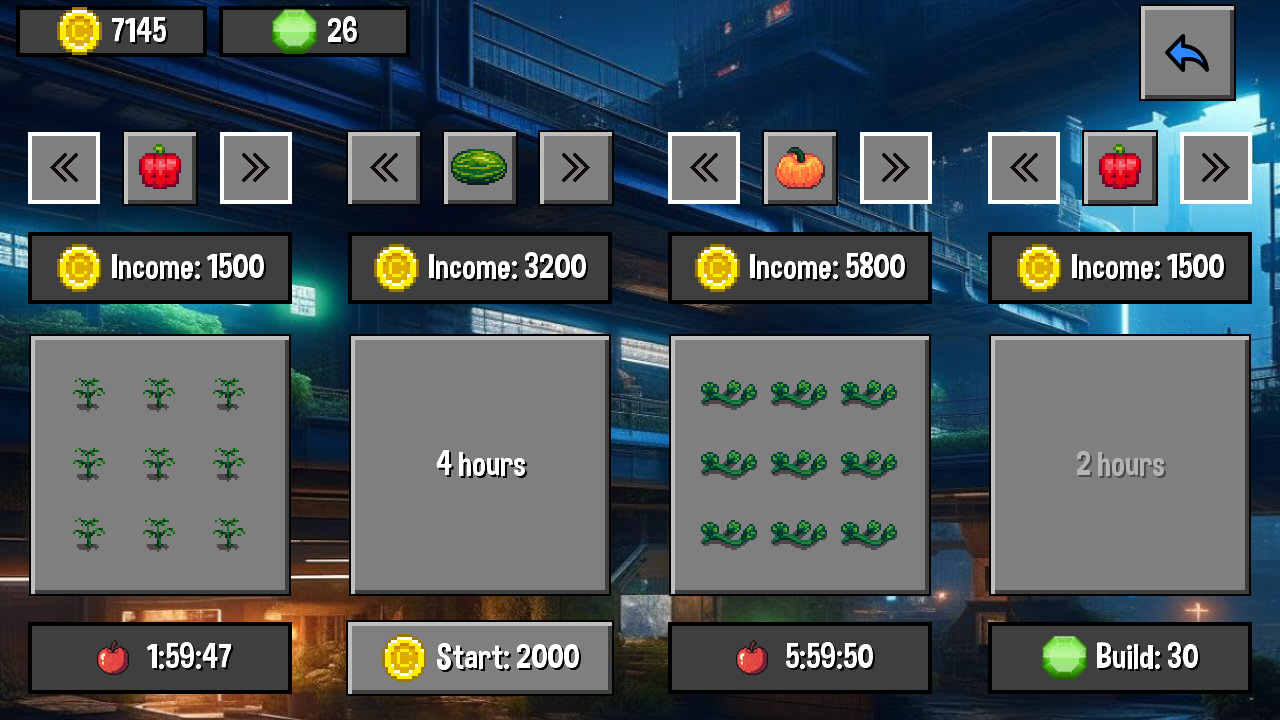Click the back arrow in the top right corner
This screenshot has height=720, width=1280.
[1187, 52]
